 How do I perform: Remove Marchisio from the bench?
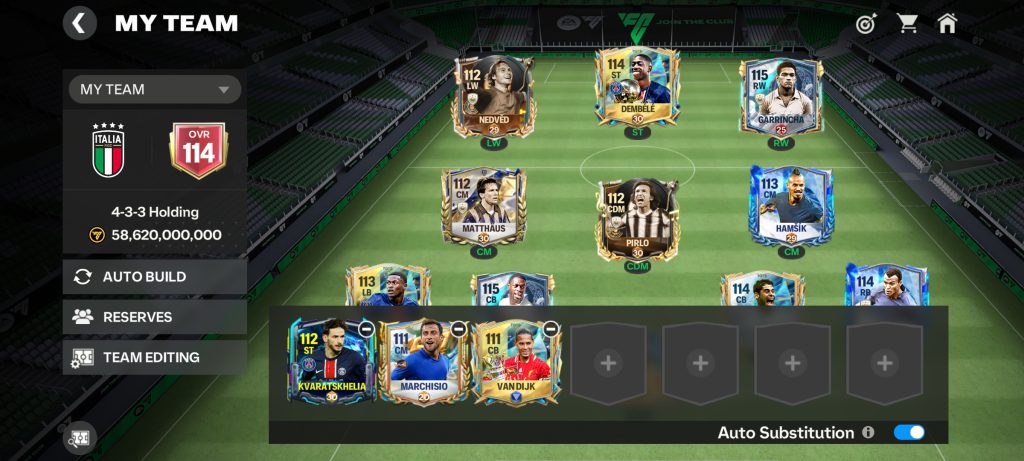(458, 328)
